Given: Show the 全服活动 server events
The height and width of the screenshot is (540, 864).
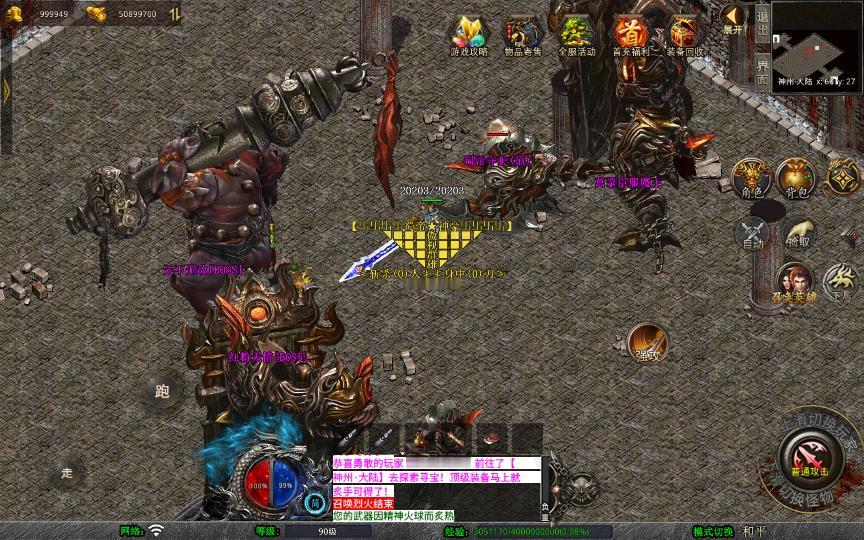Looking at the screenshot, I should point(577,35).
